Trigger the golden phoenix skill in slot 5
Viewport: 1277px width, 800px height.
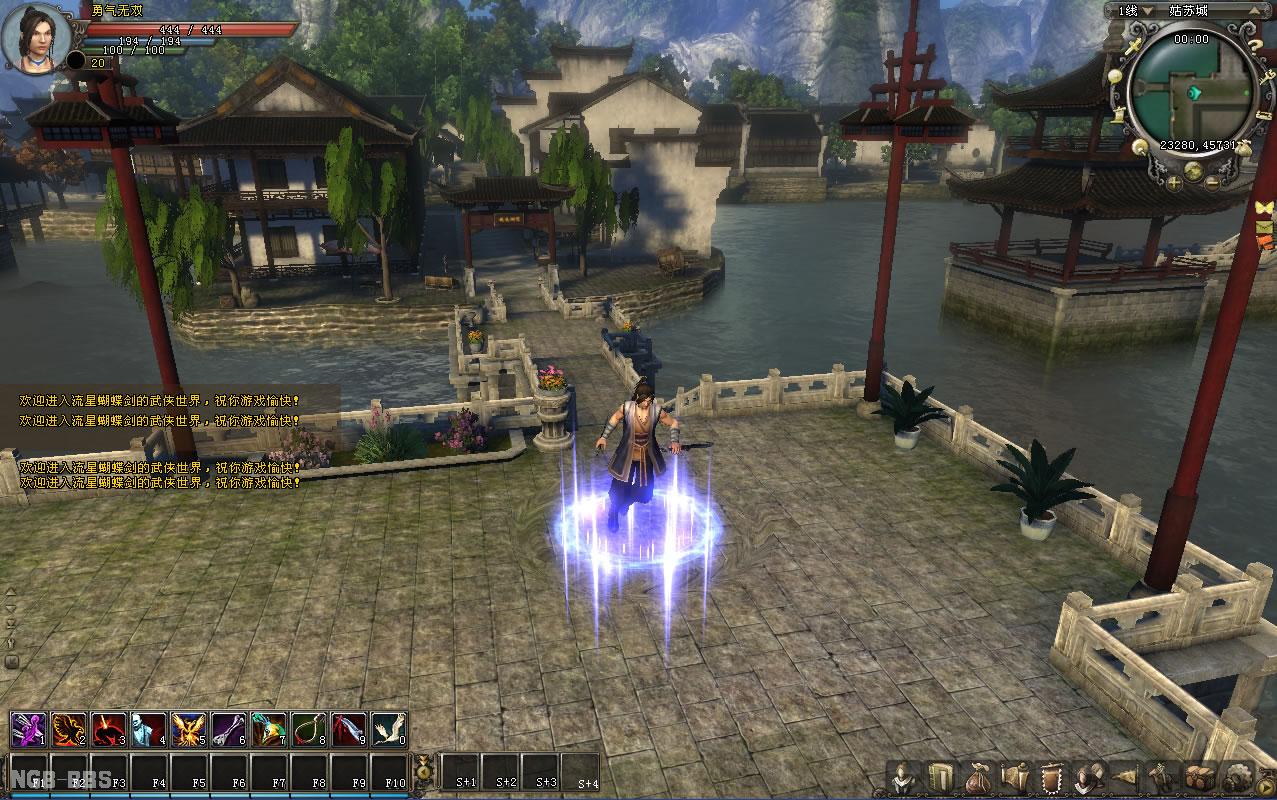coord(188,730)
